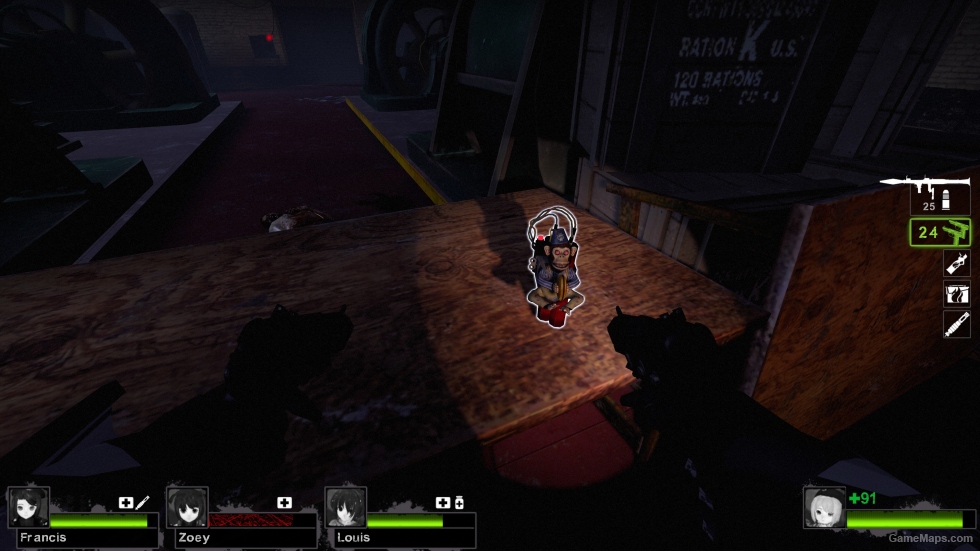Equip the molotov throwable slot
Image resolution: width=980 pixels, height=551 pixels.
pos(956,263)
